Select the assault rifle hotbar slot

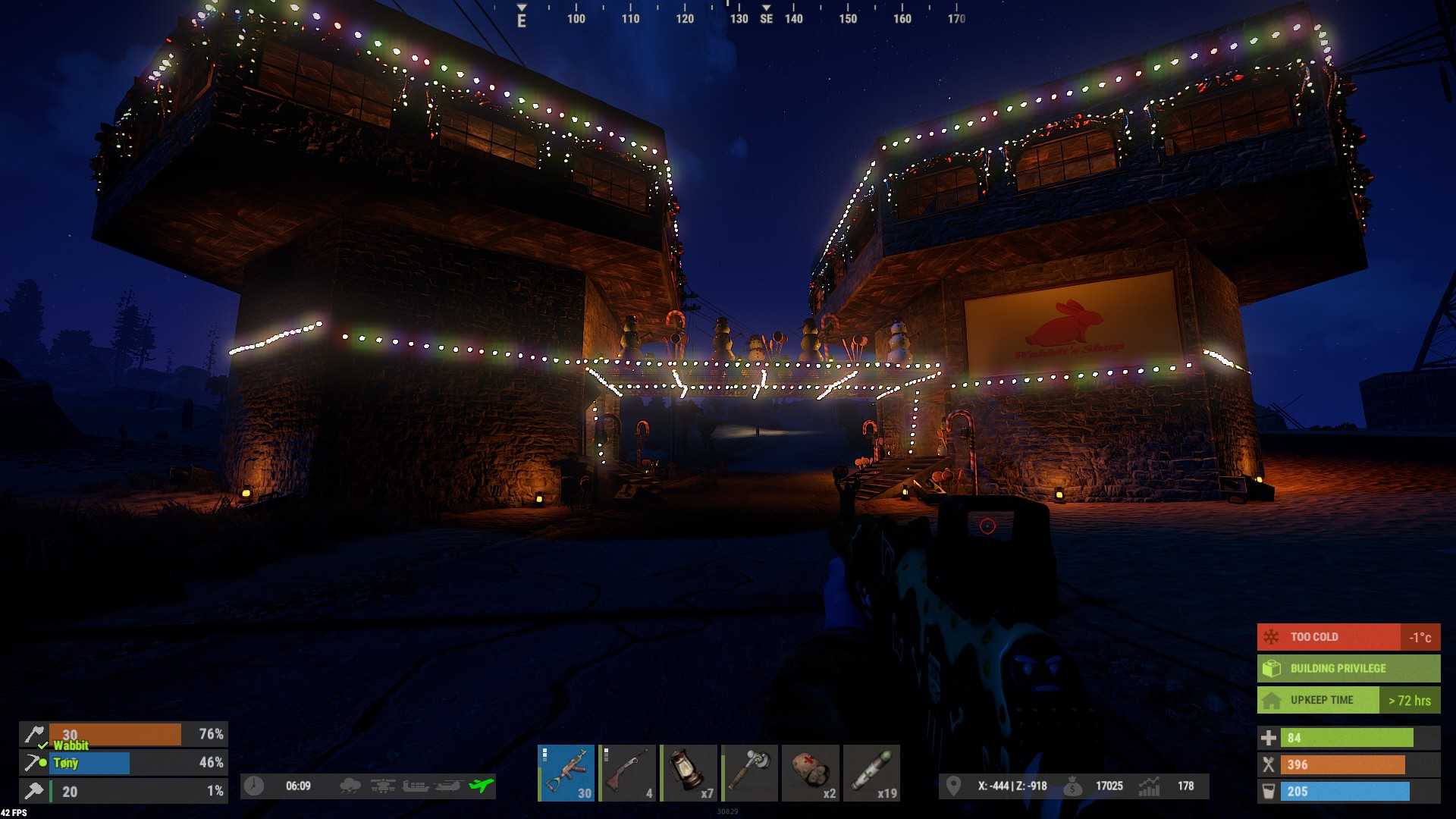566,773
